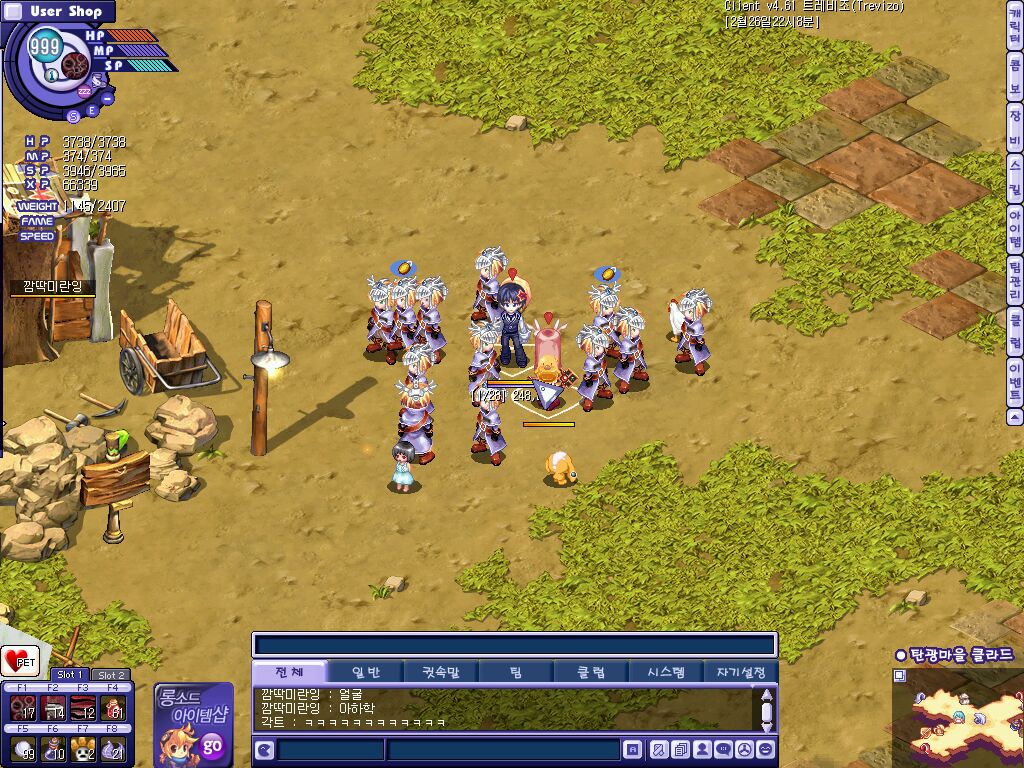
Task: Click the chat message input field
Action: click(502, 749)
